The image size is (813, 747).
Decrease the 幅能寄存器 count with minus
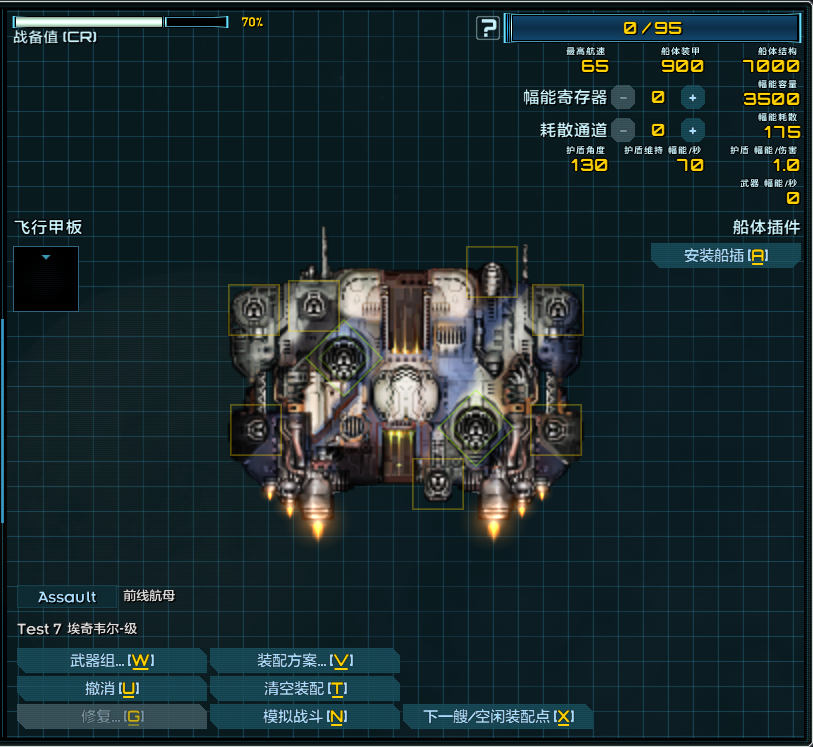point(623,97)
